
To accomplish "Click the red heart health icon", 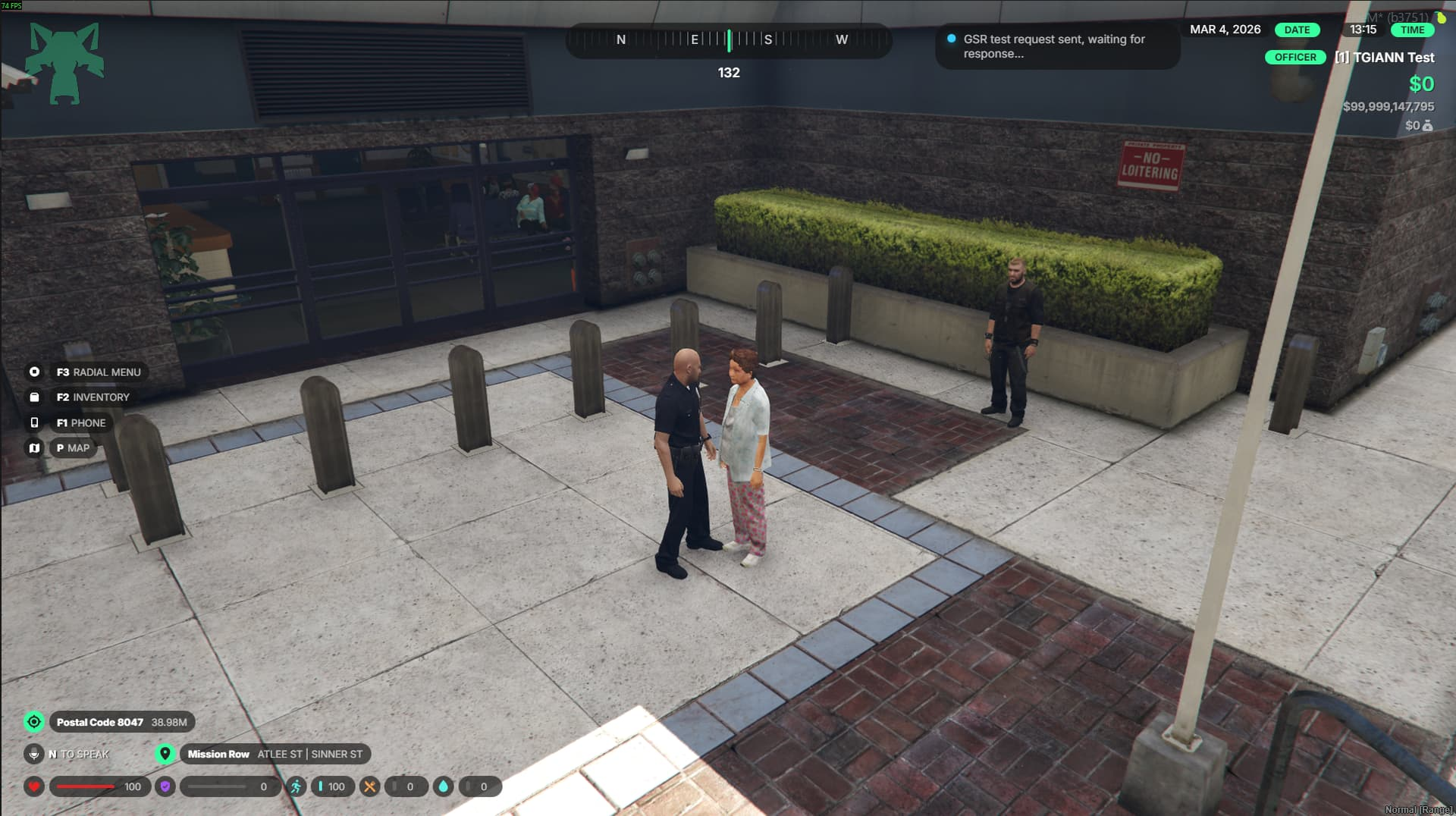I will pos(34,786).
